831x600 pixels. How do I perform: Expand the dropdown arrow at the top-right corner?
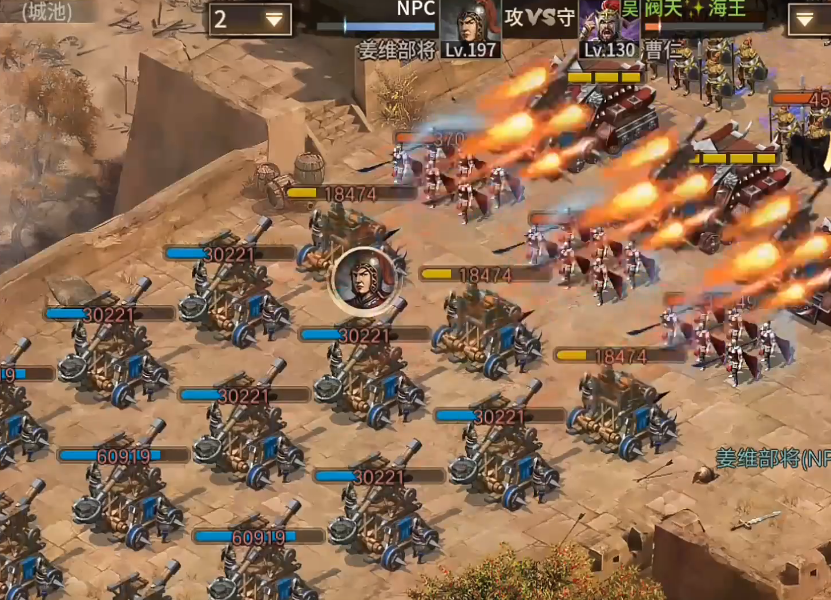click(x=808, y=19)
